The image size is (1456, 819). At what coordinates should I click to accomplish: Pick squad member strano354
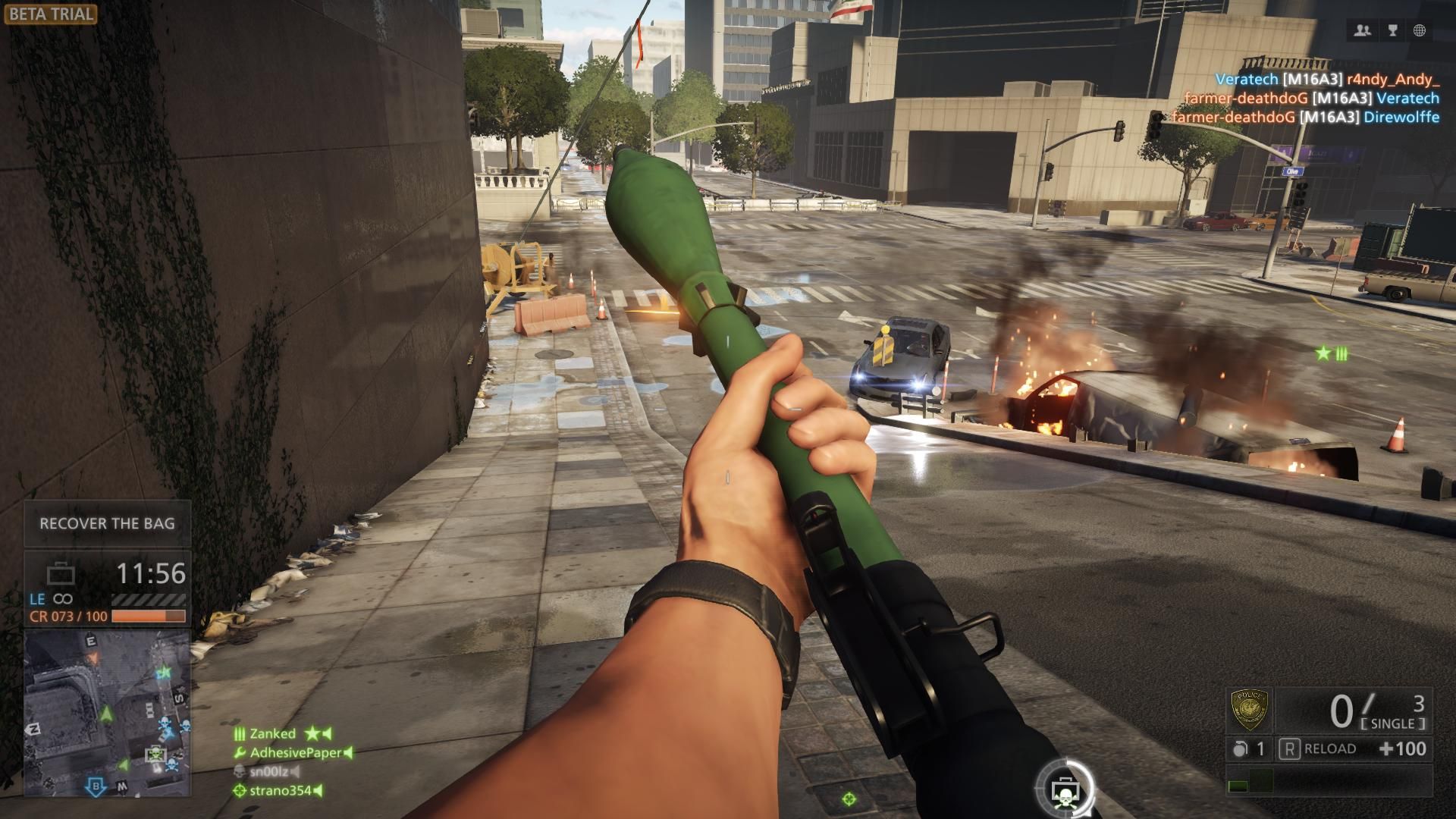tap(281, 790)
